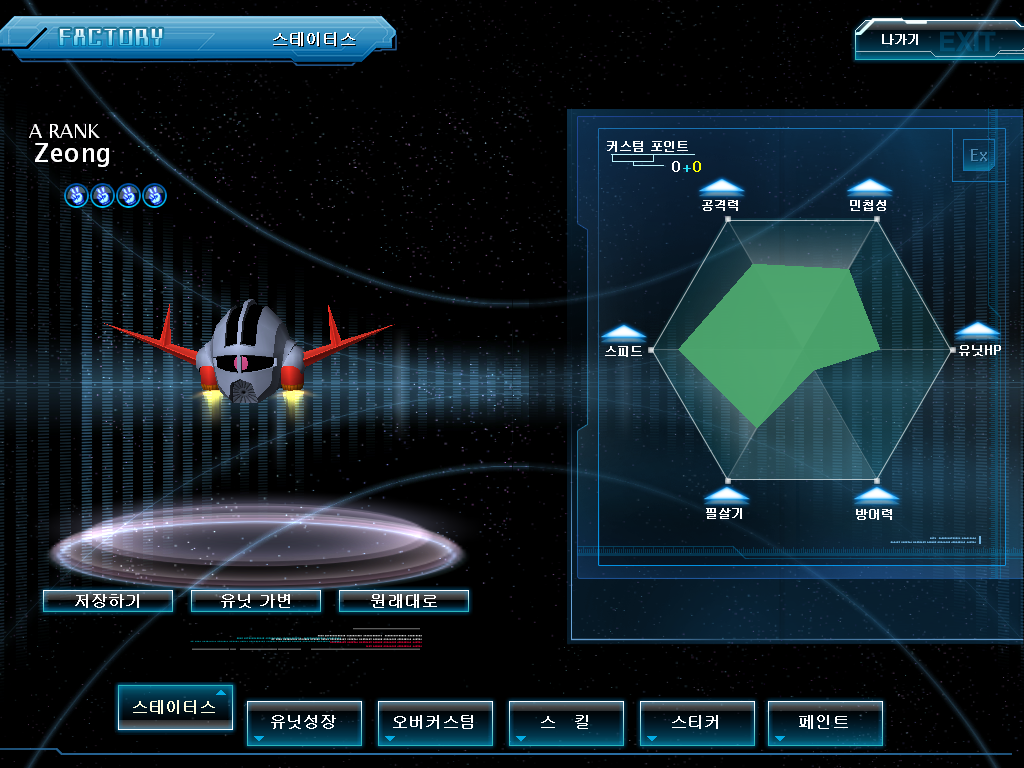This screenshot has width=1024, height=768.
Task: Raise 스피드 with its up arrow
Action: click(624, 333)
